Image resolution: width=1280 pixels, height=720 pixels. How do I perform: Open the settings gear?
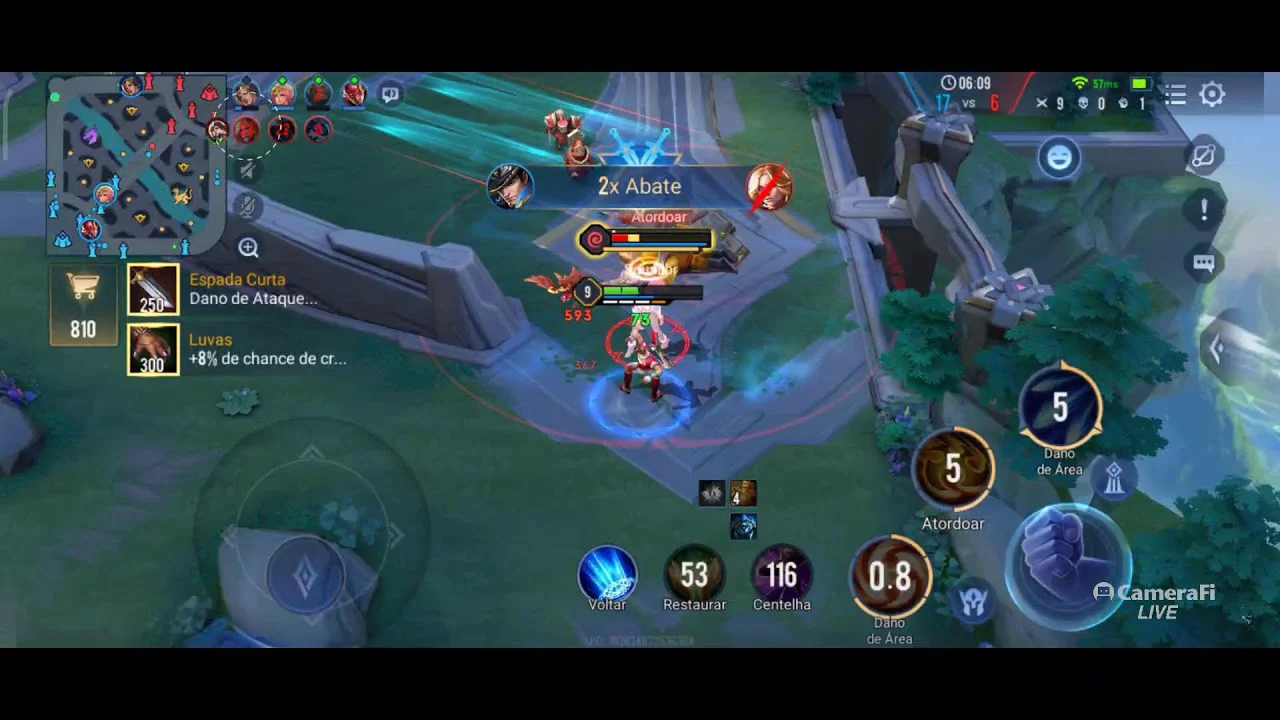pyautogui.click(x=1212, y=95)
